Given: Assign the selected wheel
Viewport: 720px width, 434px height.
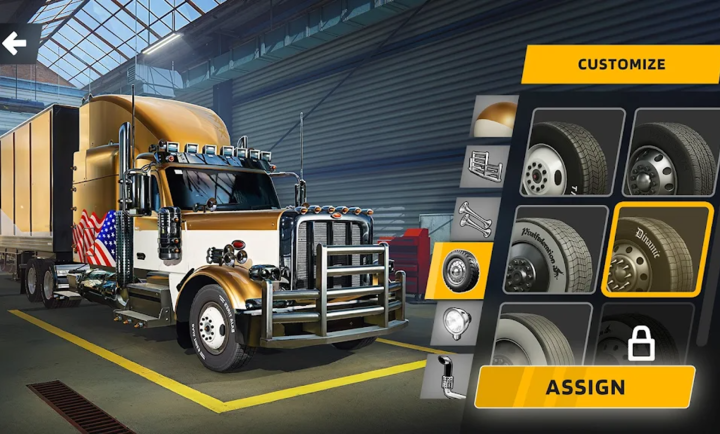Looking at the screenshot, I should [x=585, y=387].
